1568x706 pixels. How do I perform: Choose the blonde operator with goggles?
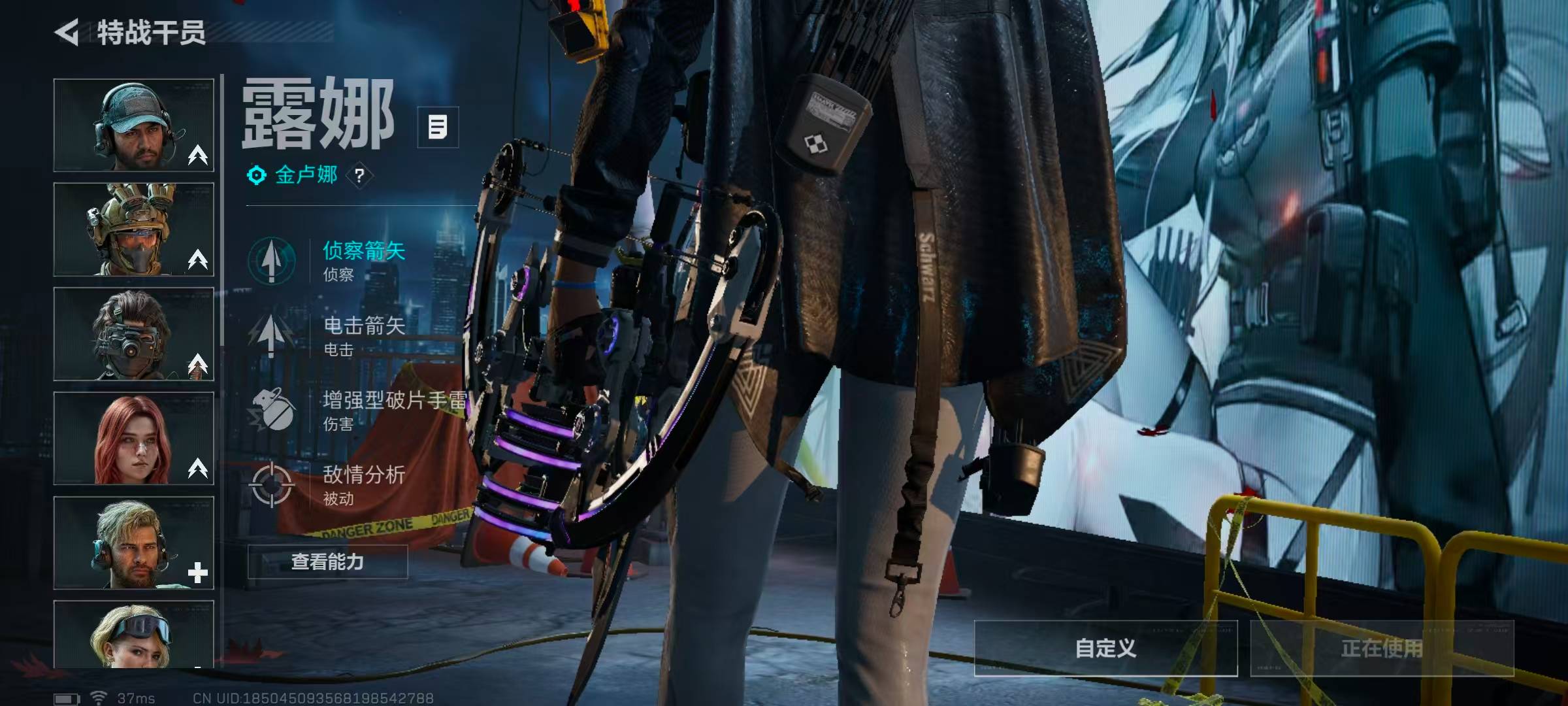[x=134, y=634]
